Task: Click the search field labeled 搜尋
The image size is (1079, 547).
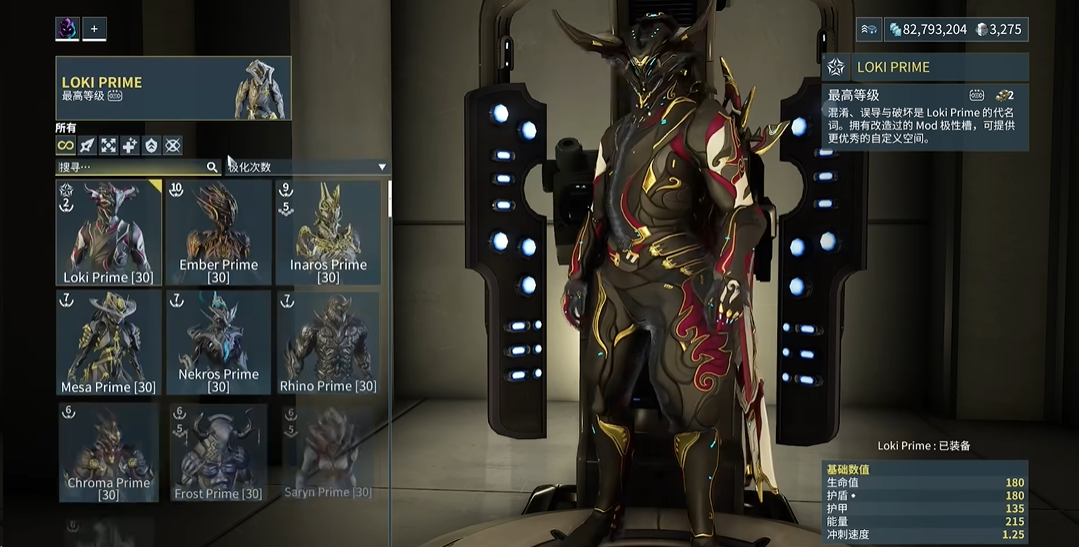Action: point(130,167)
